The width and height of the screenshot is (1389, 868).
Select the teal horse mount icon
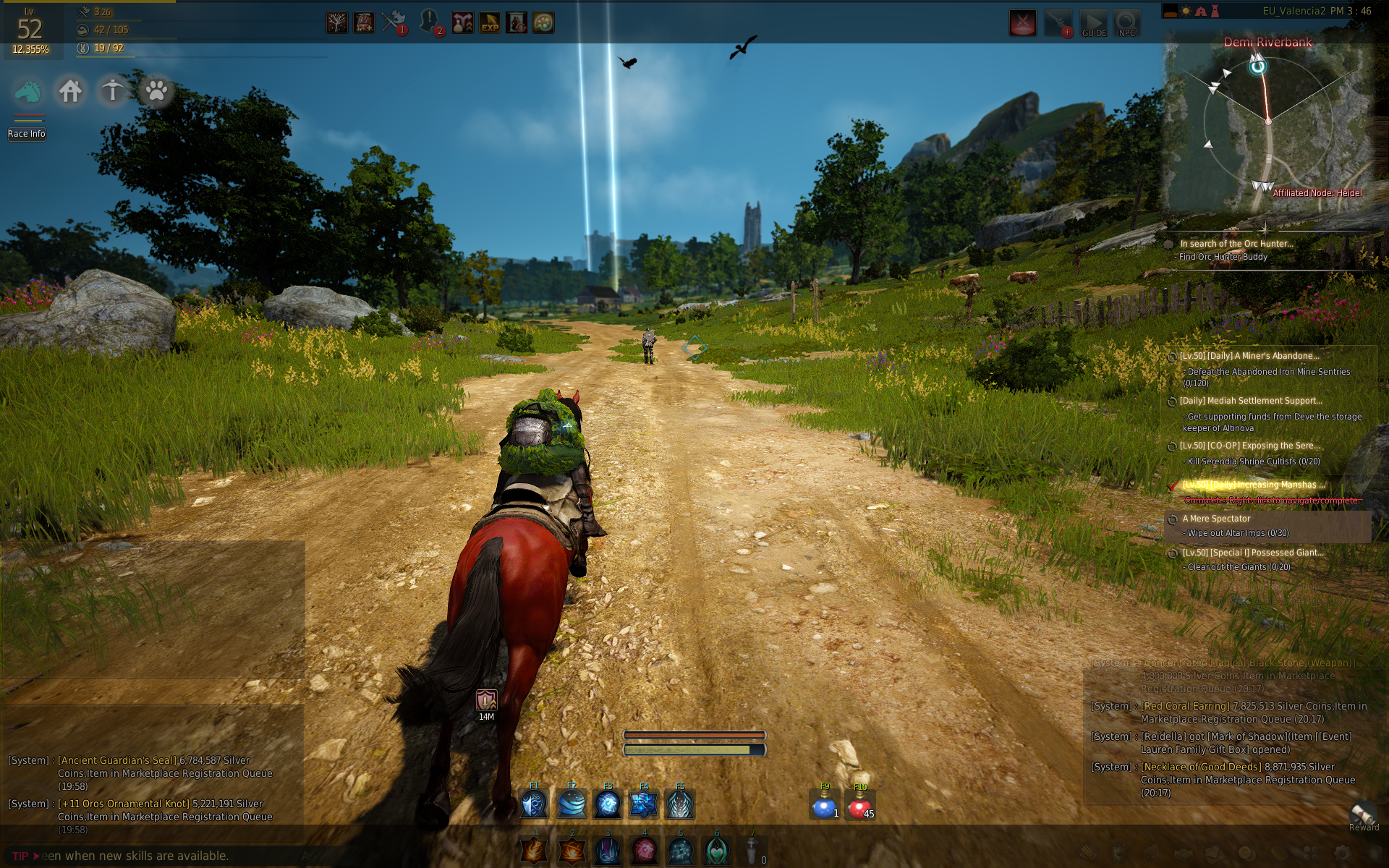(27, 92)
